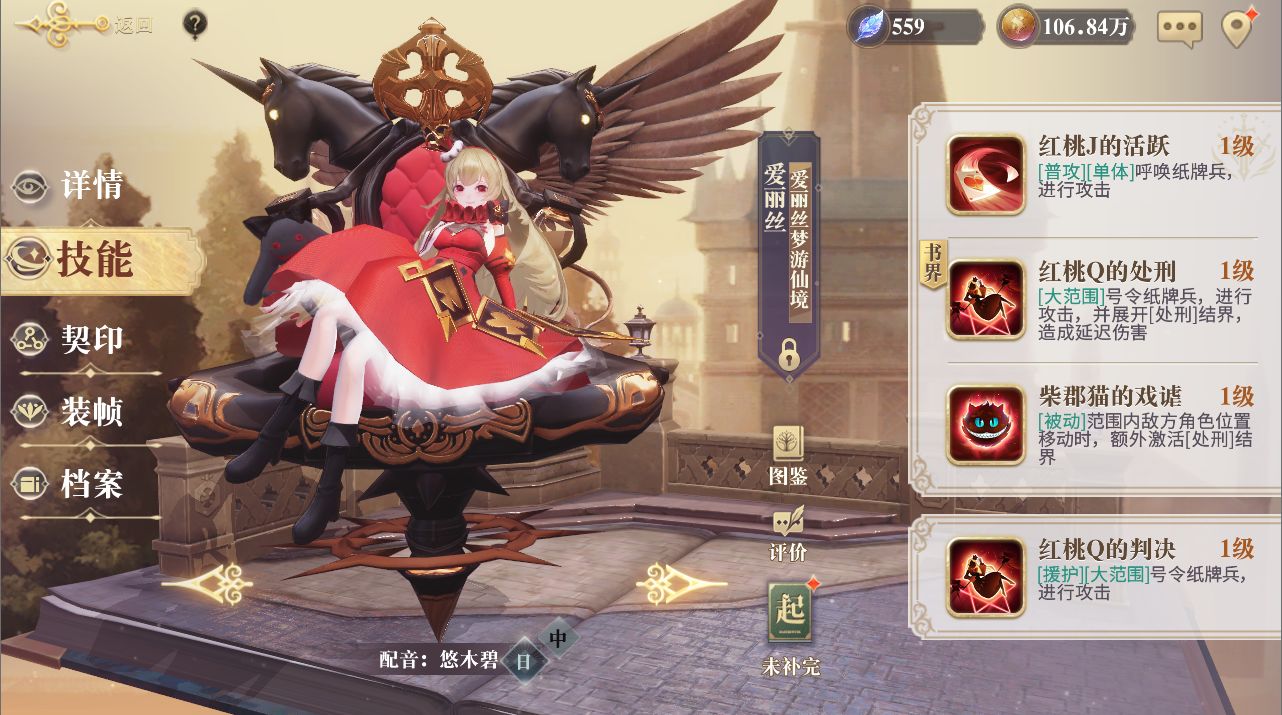Open the question mark help icon
The height and width of the screenshot is (715, 1282).
(196, 24)
